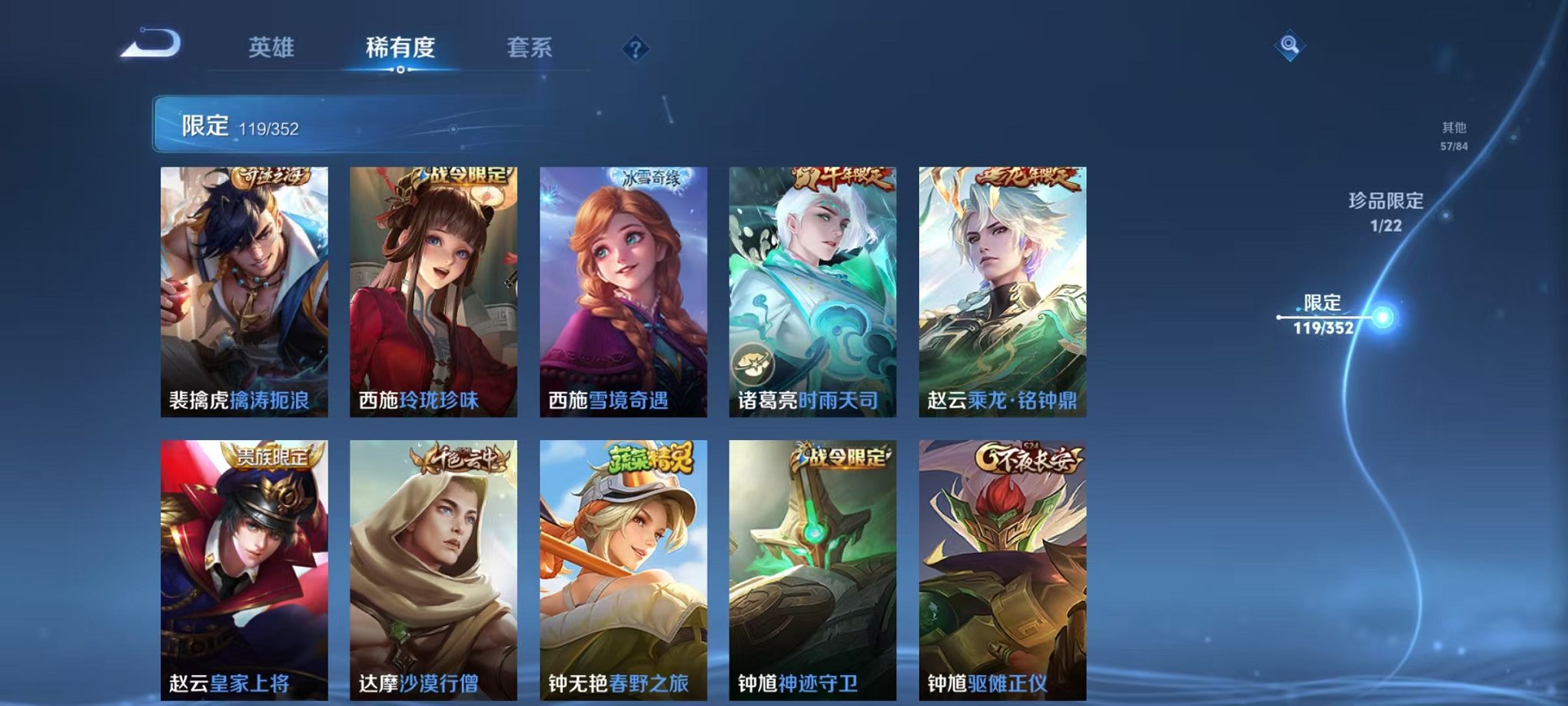Select the 稀有度 tab
1568x706 pixels.
coord(398,46)
